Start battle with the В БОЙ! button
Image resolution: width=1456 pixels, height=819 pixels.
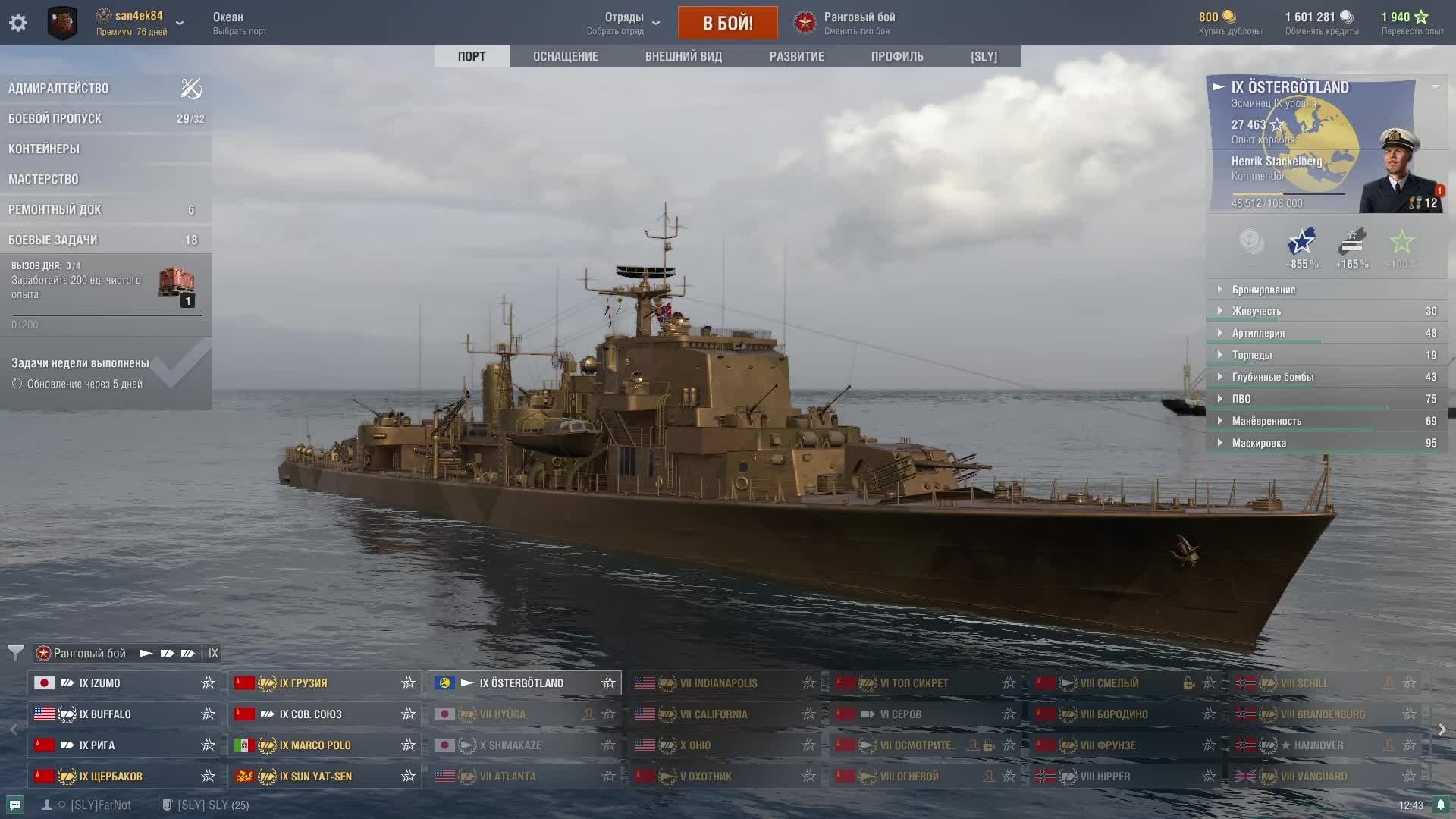(x=727, y=23)
